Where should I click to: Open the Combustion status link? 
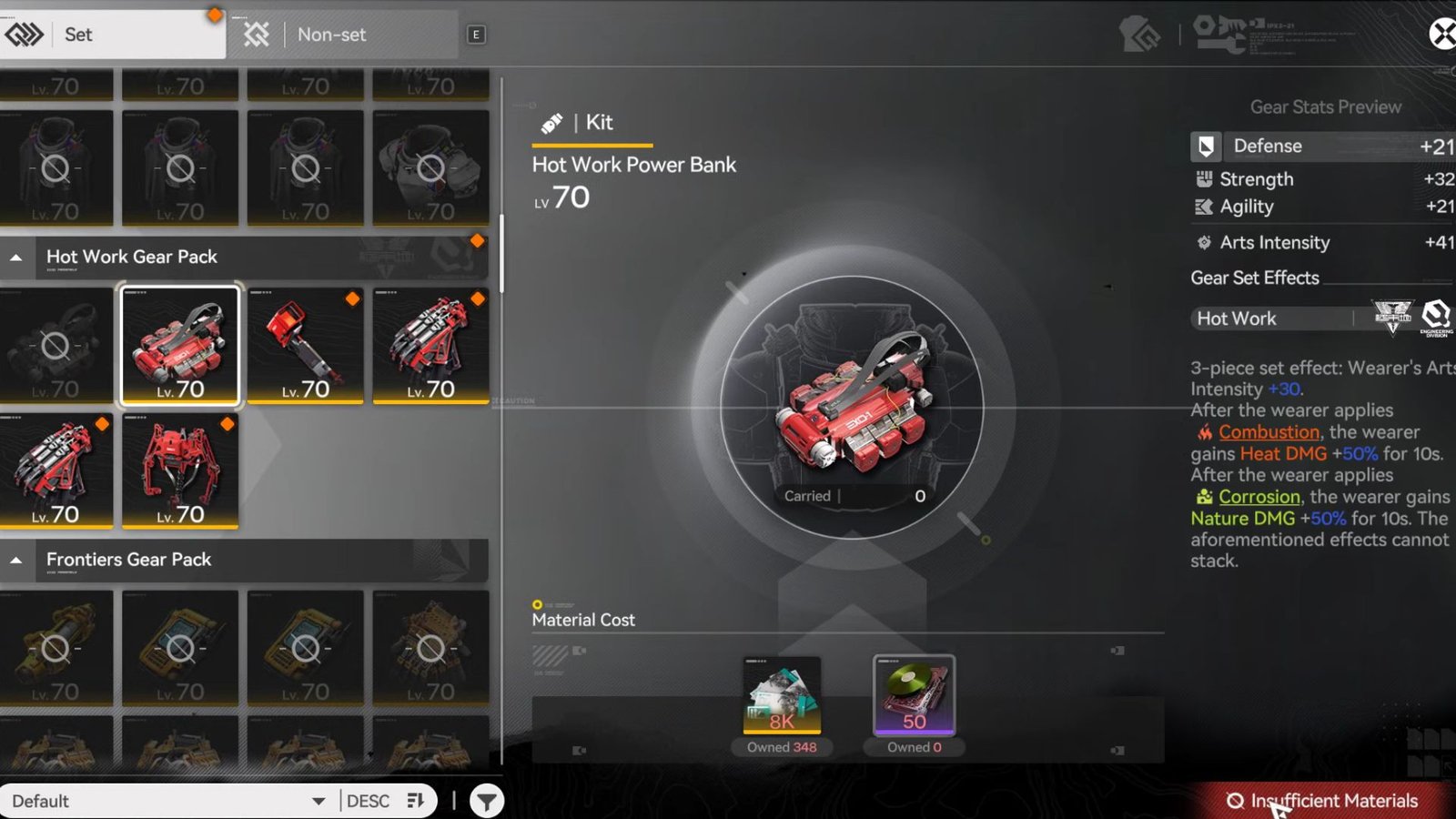1269,432
